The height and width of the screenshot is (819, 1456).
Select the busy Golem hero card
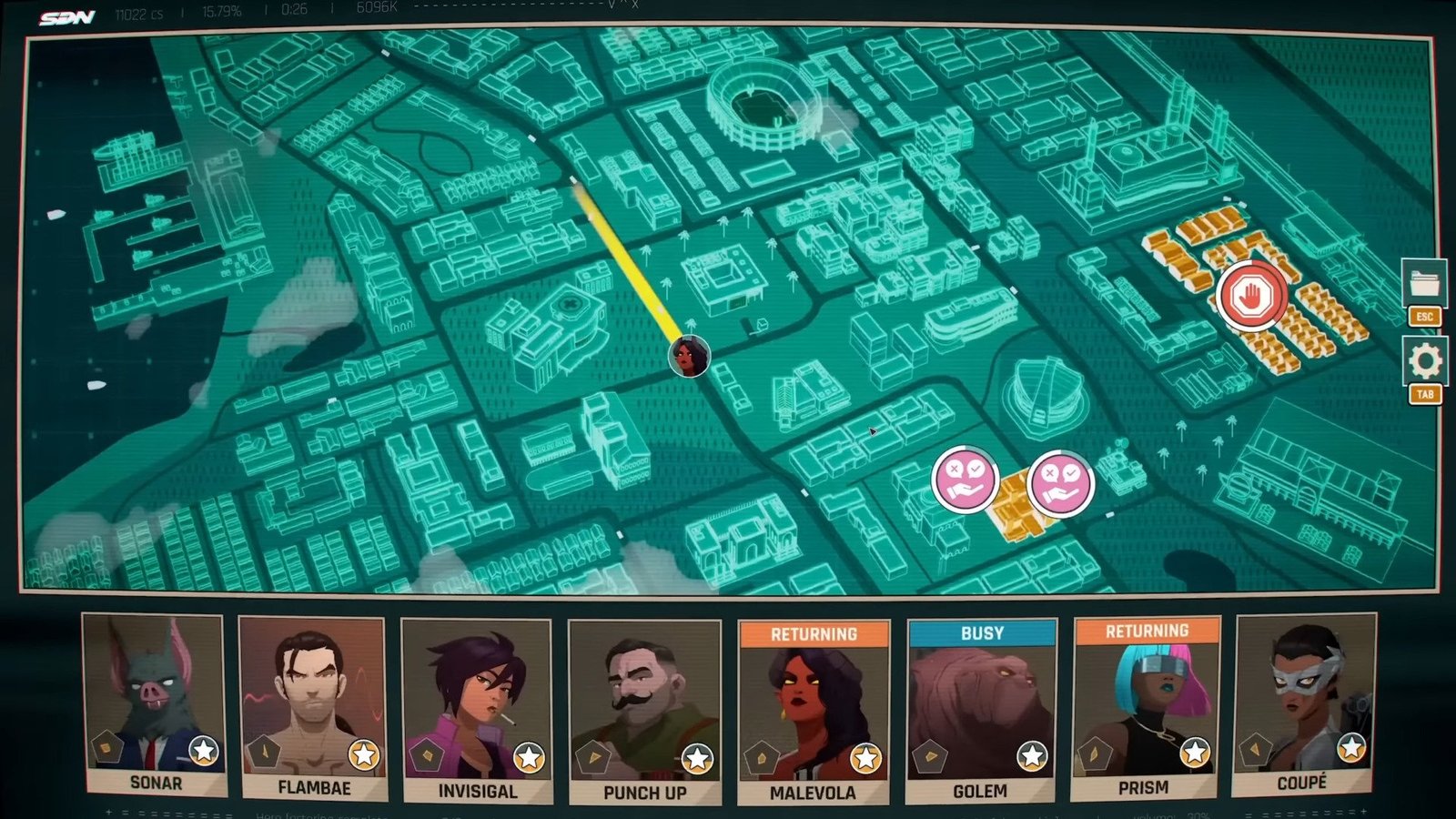click(981, 710)
